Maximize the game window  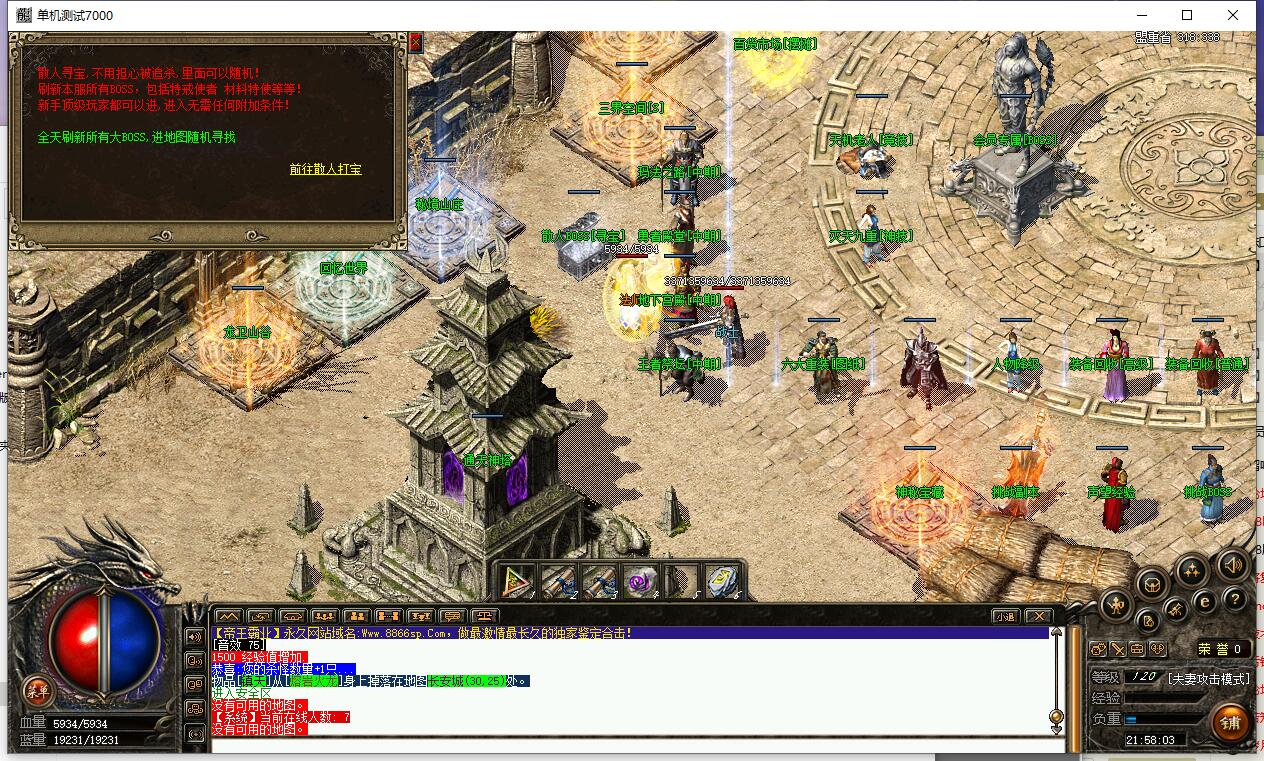point(1187,15)
